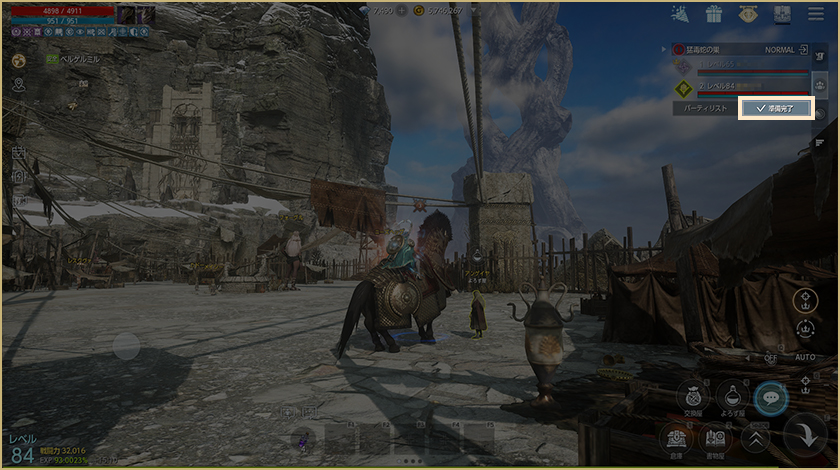Open the world map globe icon
The image size is (840, 470).
(18, 60)
